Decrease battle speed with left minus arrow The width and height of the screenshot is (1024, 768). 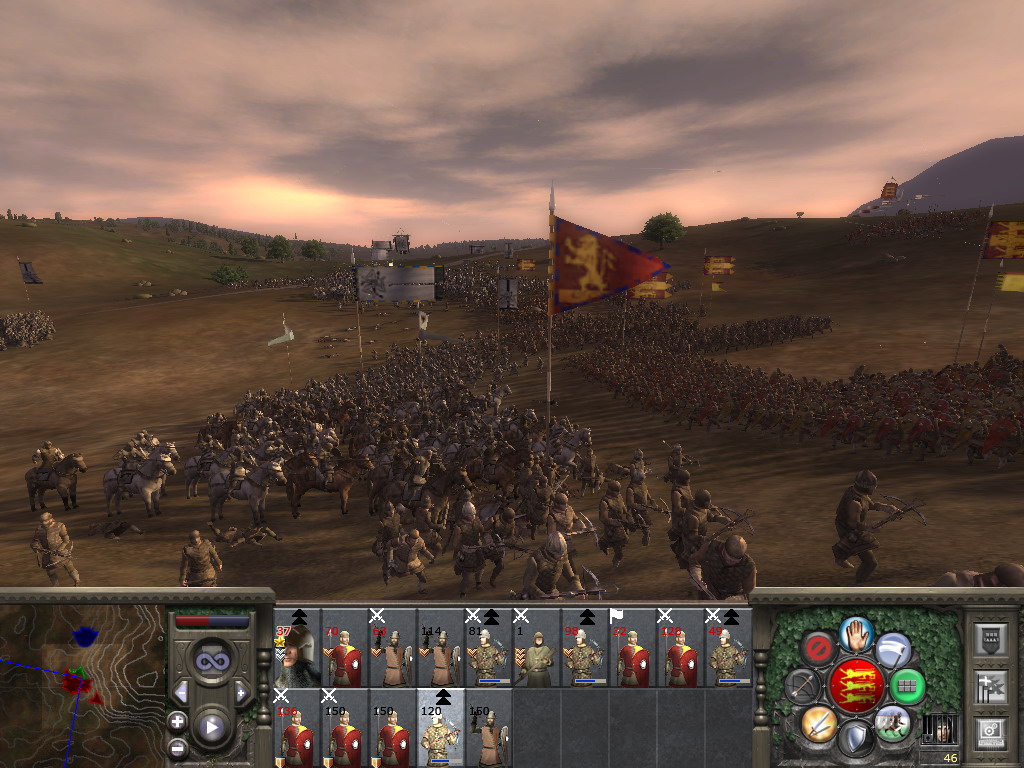coord(181,692)
